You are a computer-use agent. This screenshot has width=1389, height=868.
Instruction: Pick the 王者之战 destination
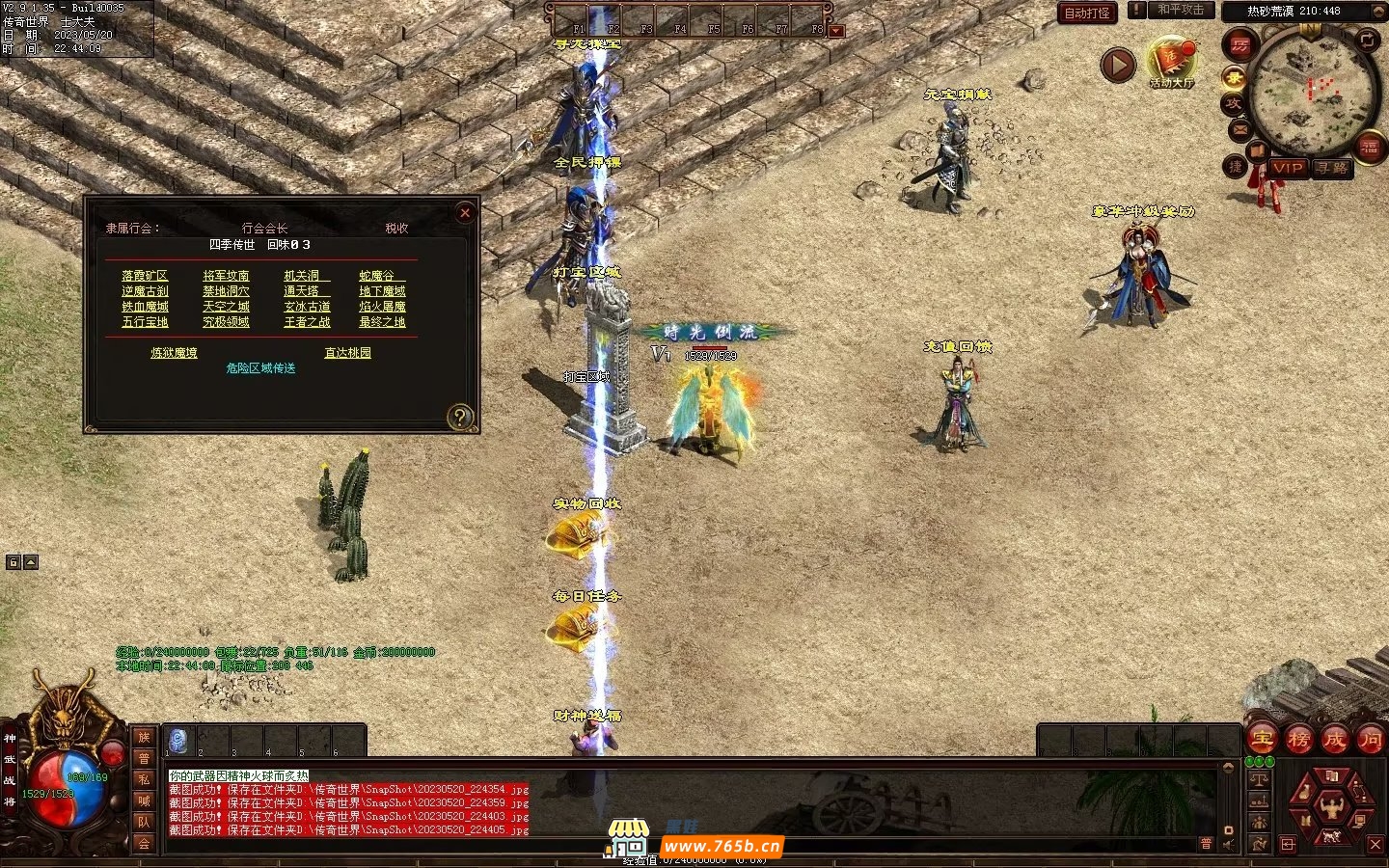coord(307,322)
